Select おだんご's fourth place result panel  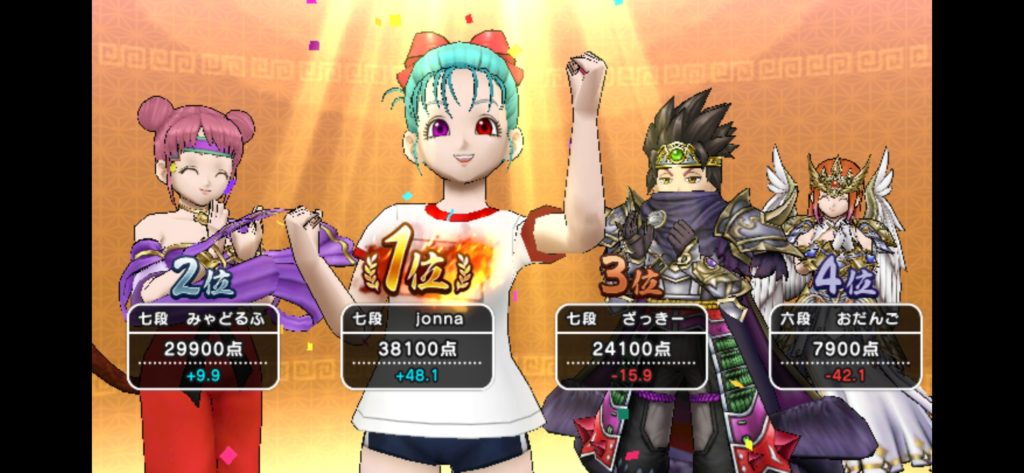pos(845,346)
